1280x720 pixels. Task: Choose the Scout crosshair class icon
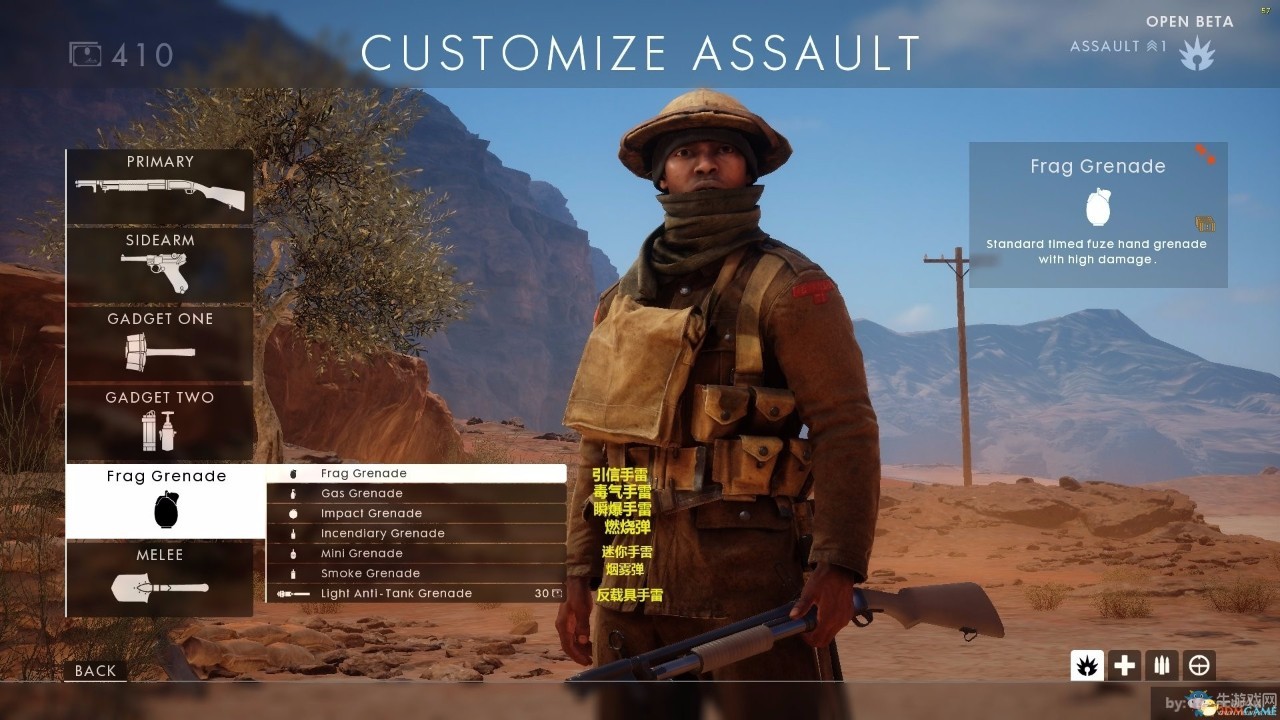coord(1199,665)
